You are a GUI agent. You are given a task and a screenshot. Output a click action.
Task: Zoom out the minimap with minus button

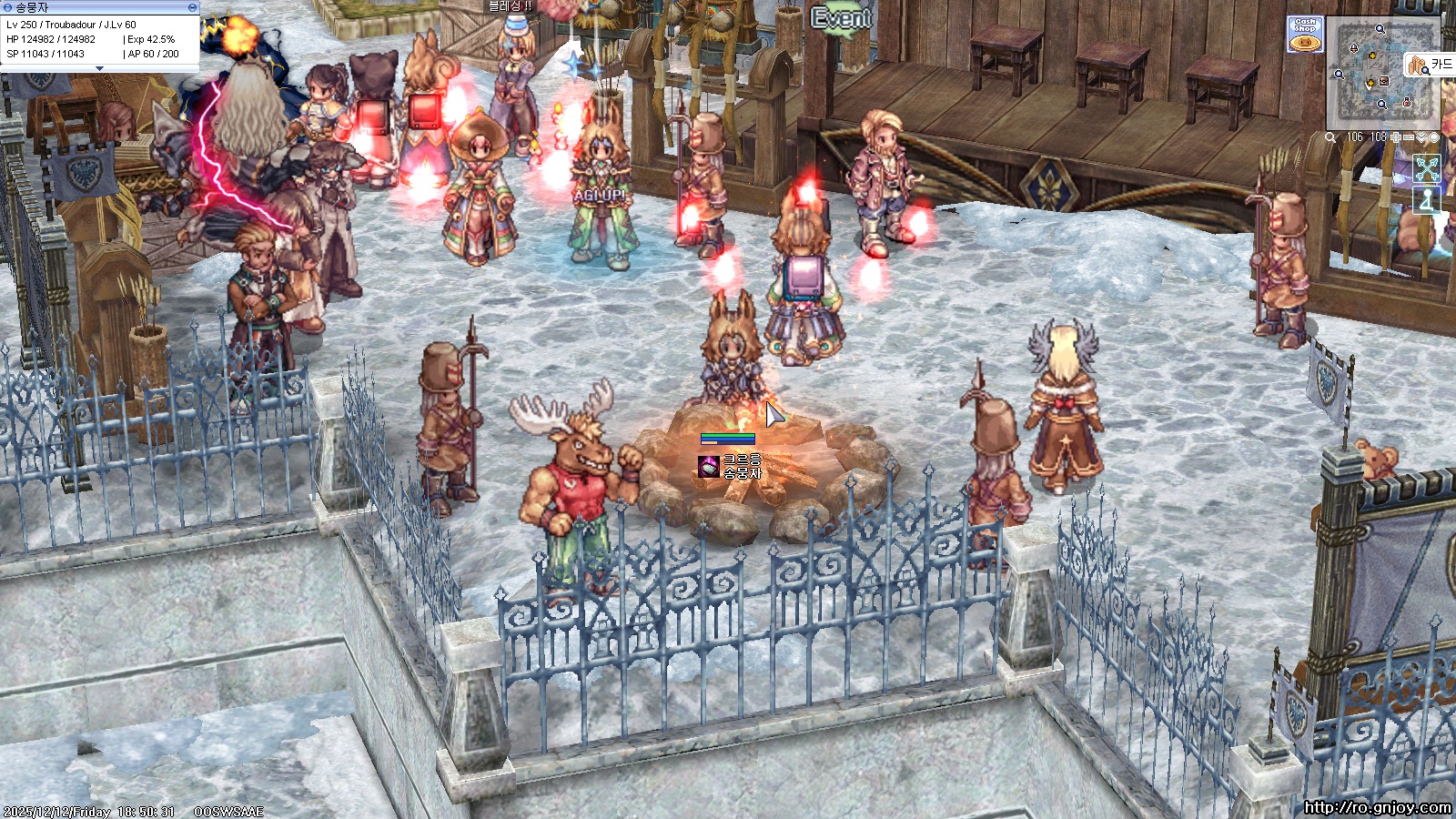pos(1409,137)
